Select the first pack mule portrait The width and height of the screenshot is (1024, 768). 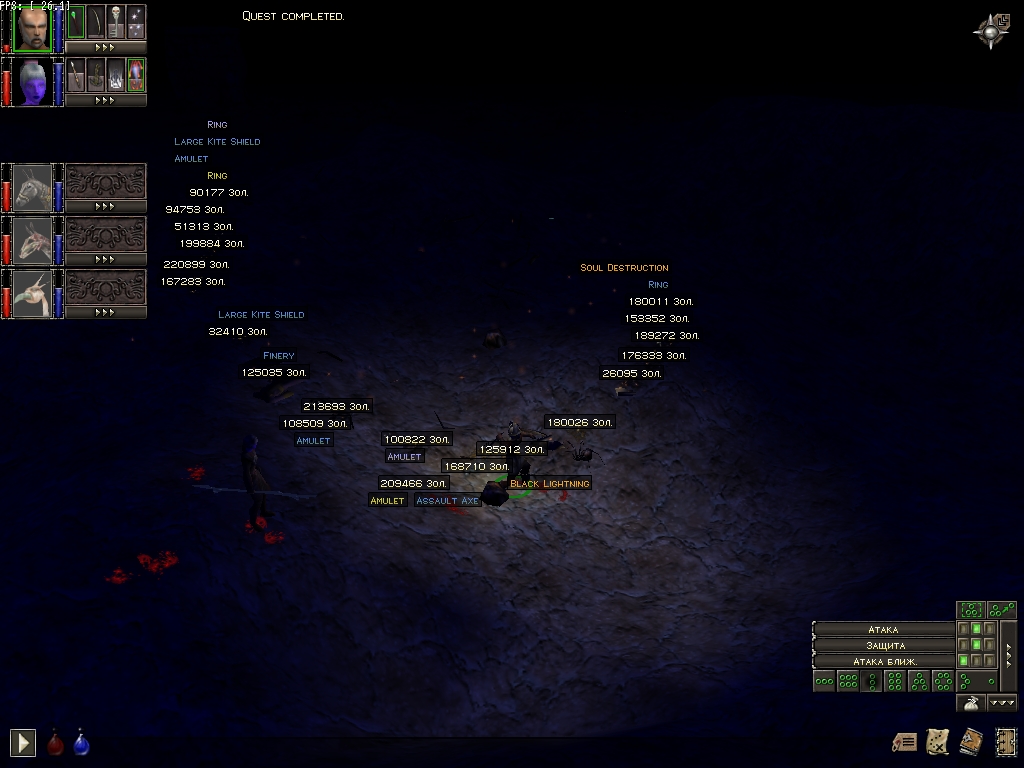click(32, 188)
